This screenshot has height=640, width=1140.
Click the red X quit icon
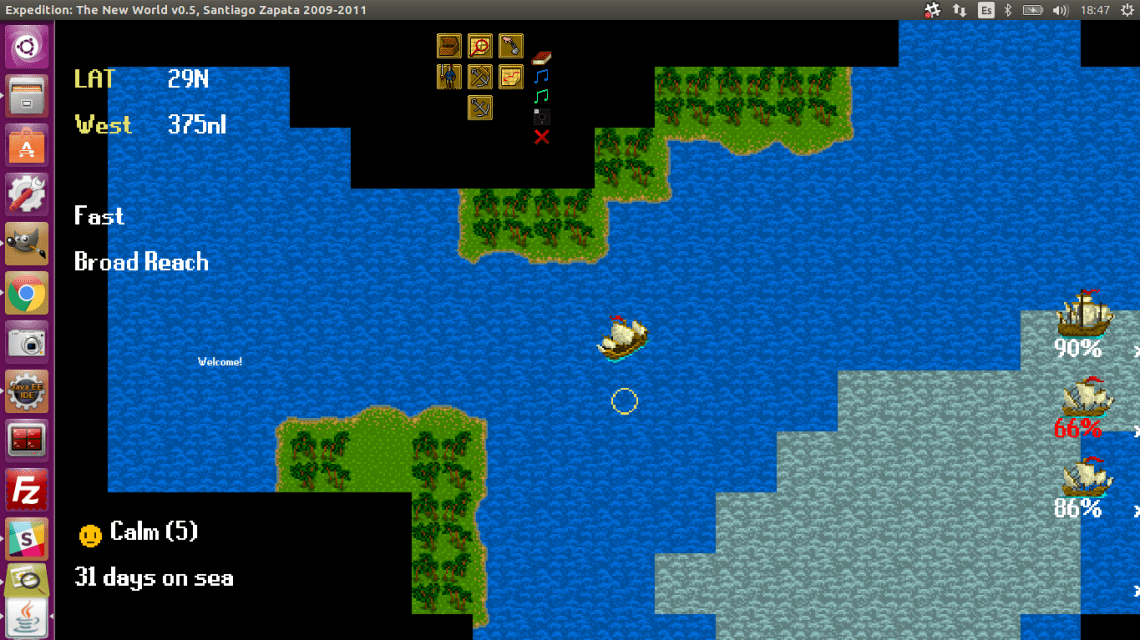click(542, 136)
